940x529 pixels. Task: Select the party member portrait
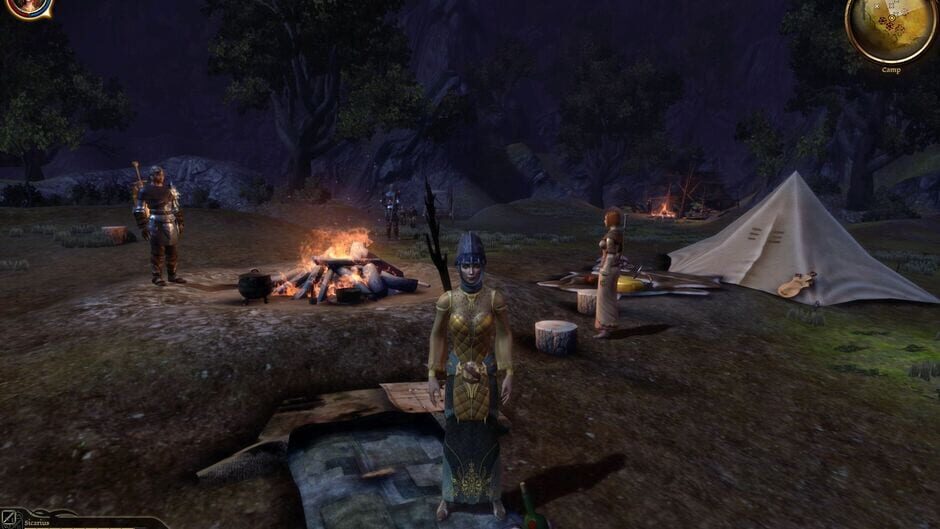(31, 6)
